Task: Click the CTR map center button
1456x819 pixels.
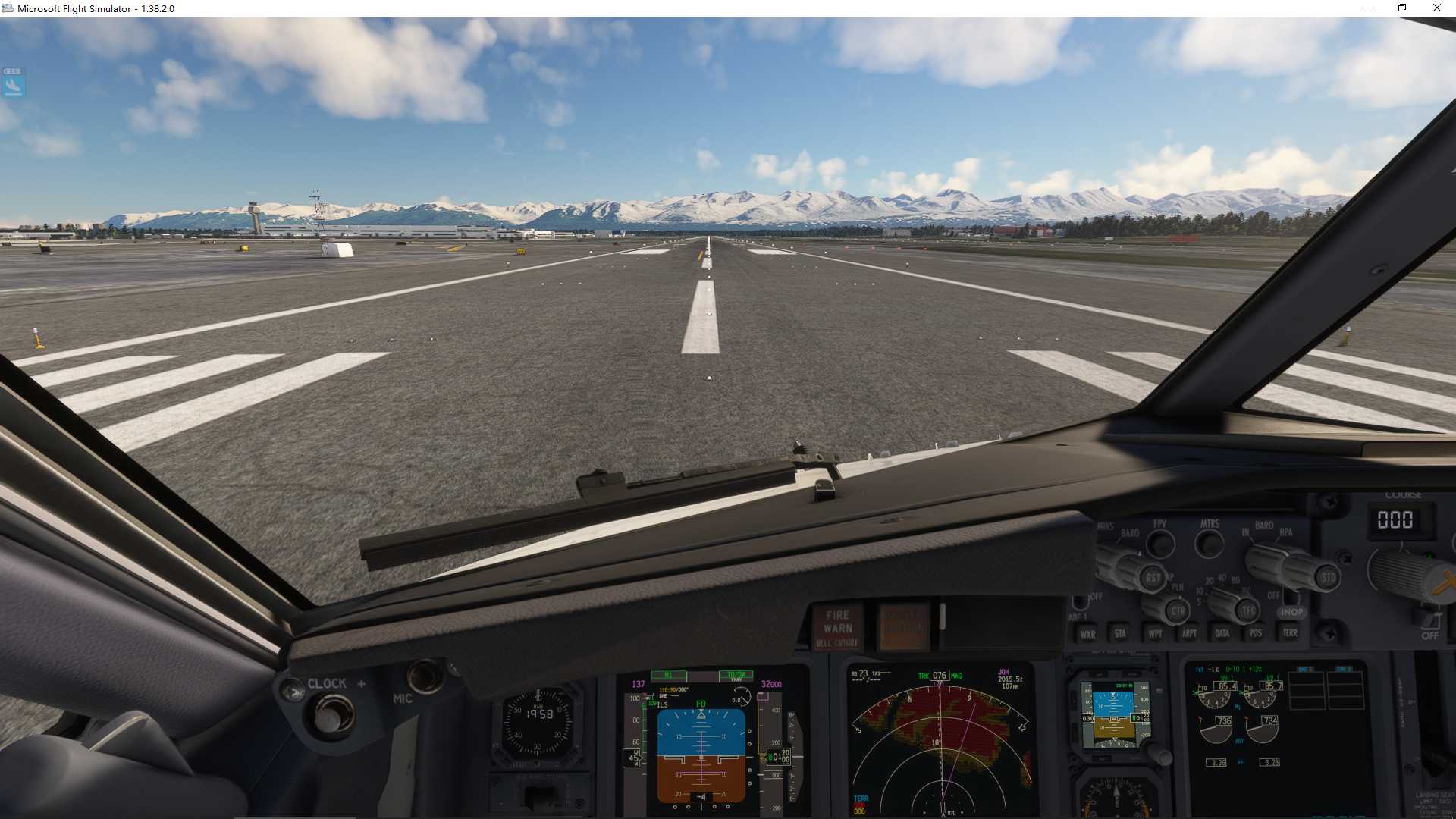Action: 1177,610
